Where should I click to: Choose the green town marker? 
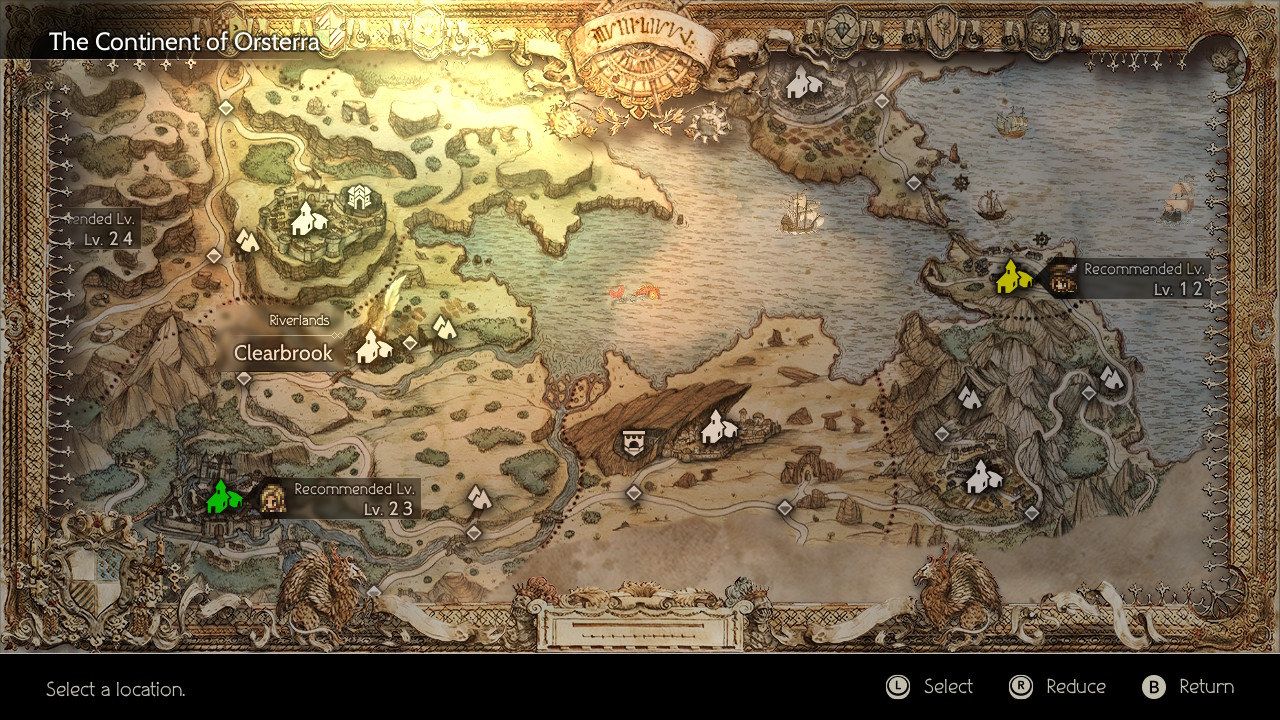[x=223, y=497]
